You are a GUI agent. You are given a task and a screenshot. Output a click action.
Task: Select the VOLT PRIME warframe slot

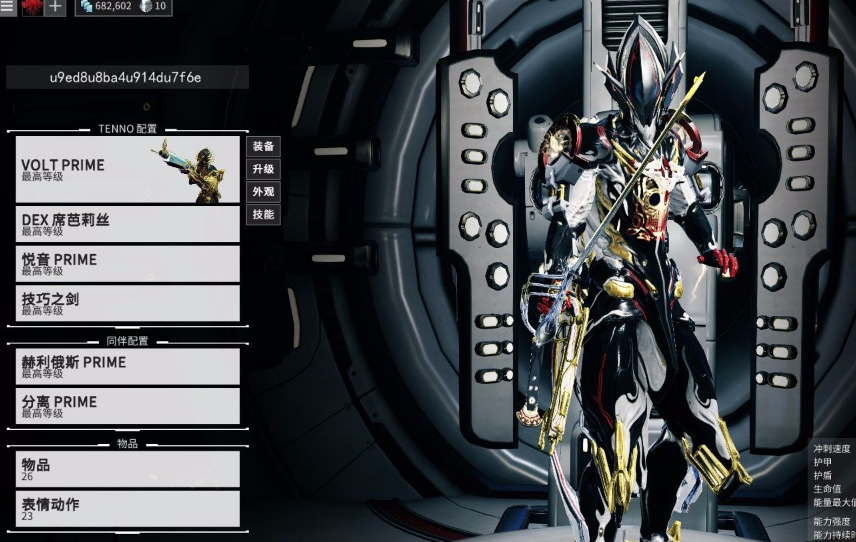128,169
